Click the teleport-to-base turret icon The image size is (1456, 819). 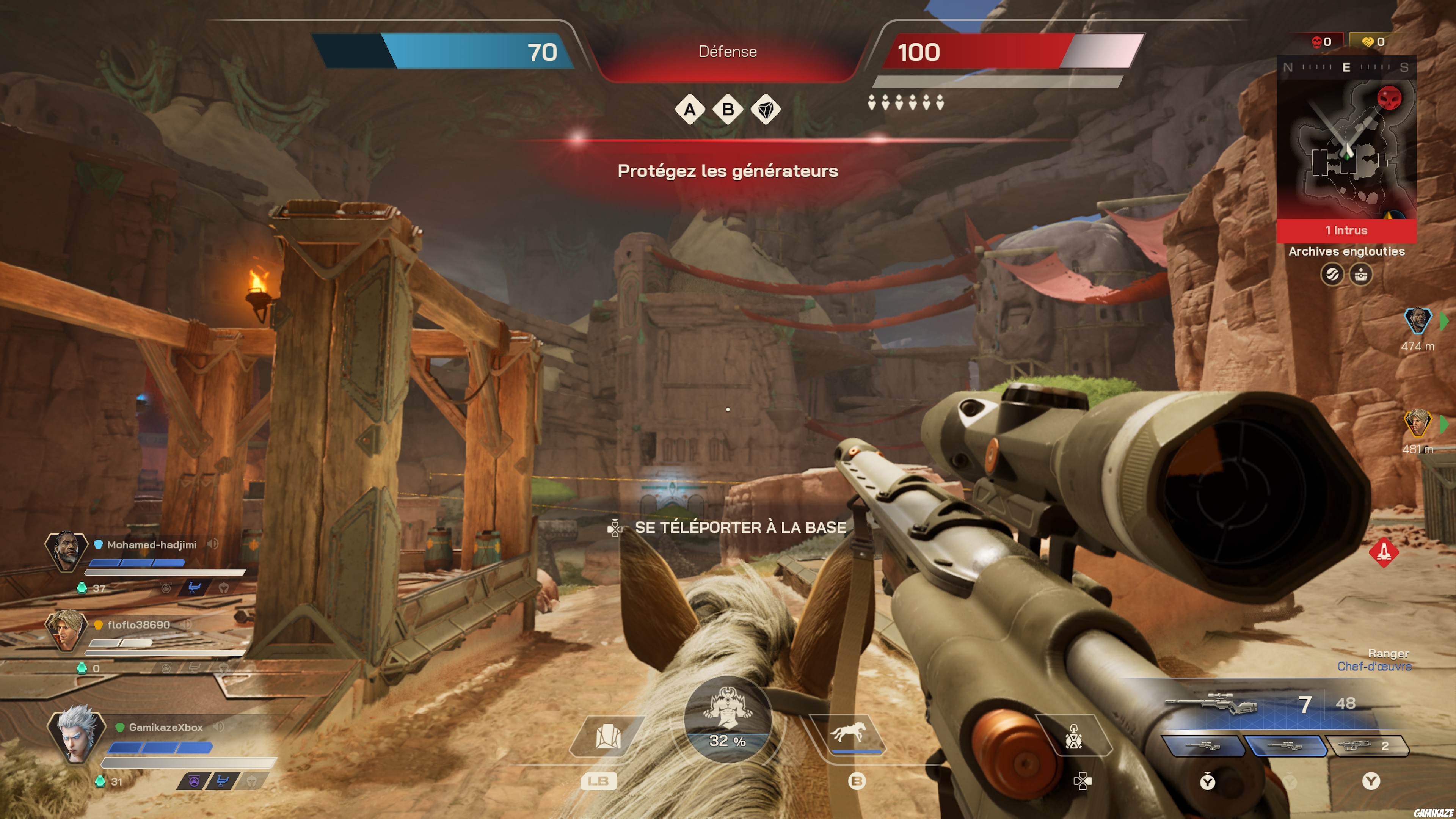point(1073,737)
